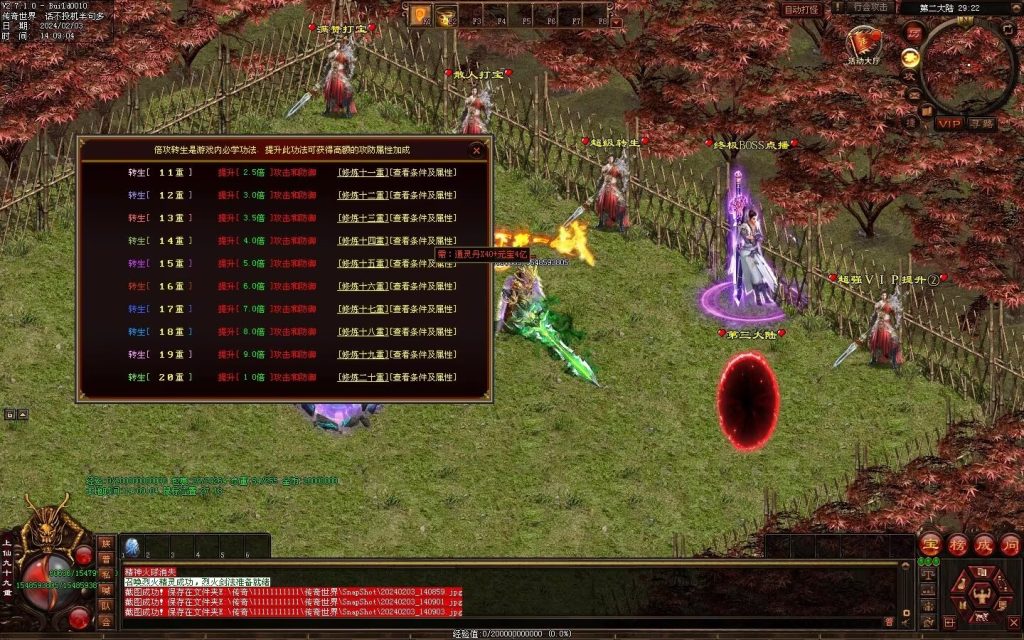Open the 宝 treasure round button
Image resolution: width=1024 pixels, height=640 pixels.
point(929,544)
